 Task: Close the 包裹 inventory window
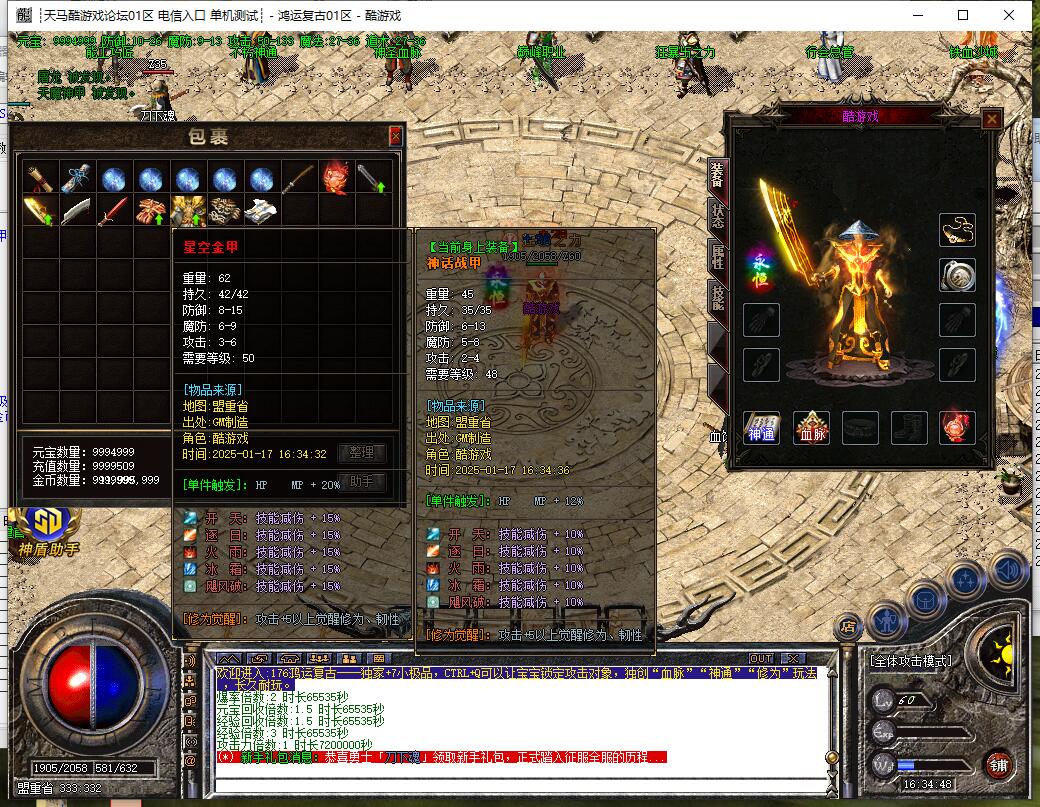pos(395,136)
